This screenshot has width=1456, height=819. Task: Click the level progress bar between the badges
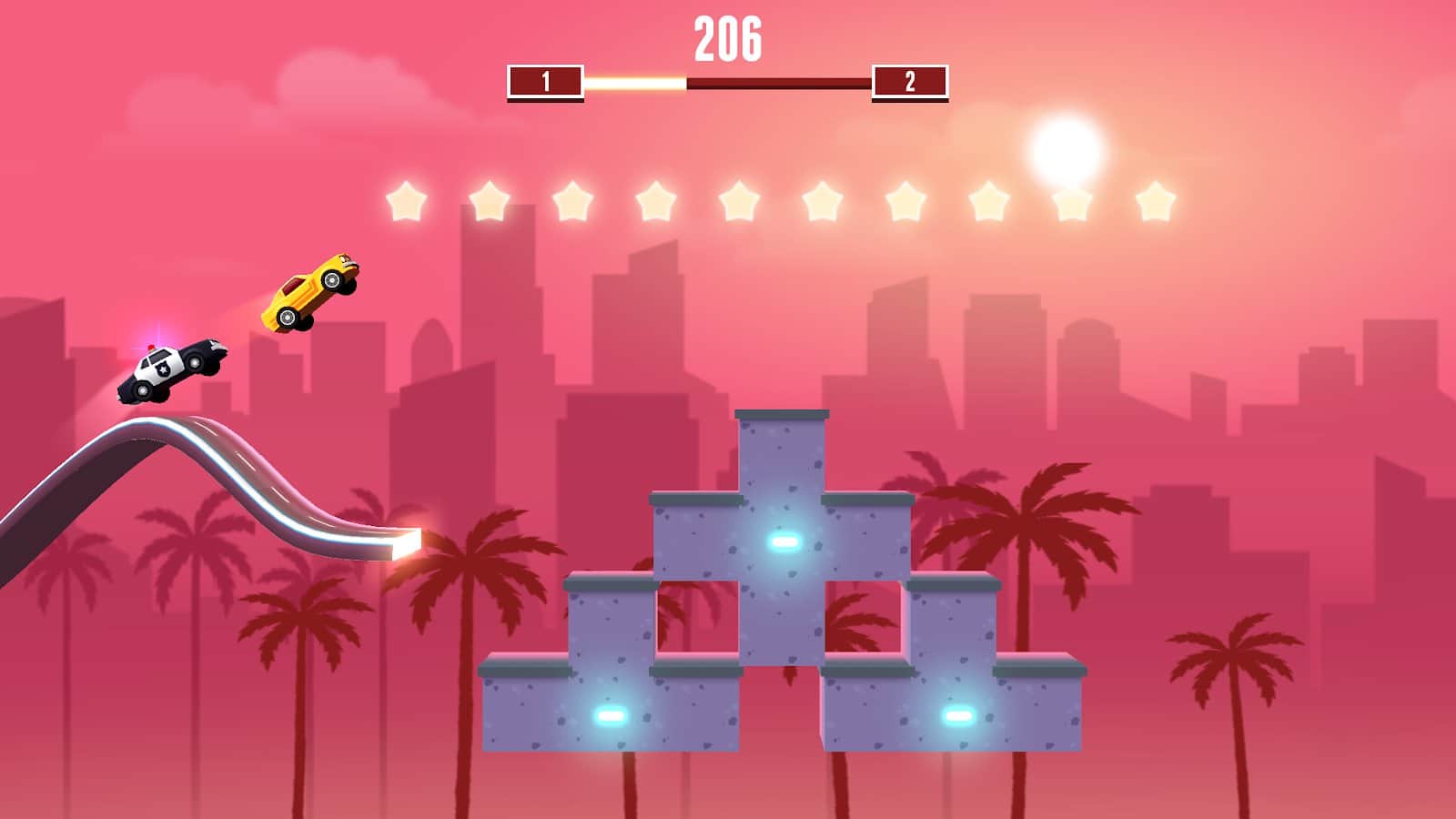point(728,82)
